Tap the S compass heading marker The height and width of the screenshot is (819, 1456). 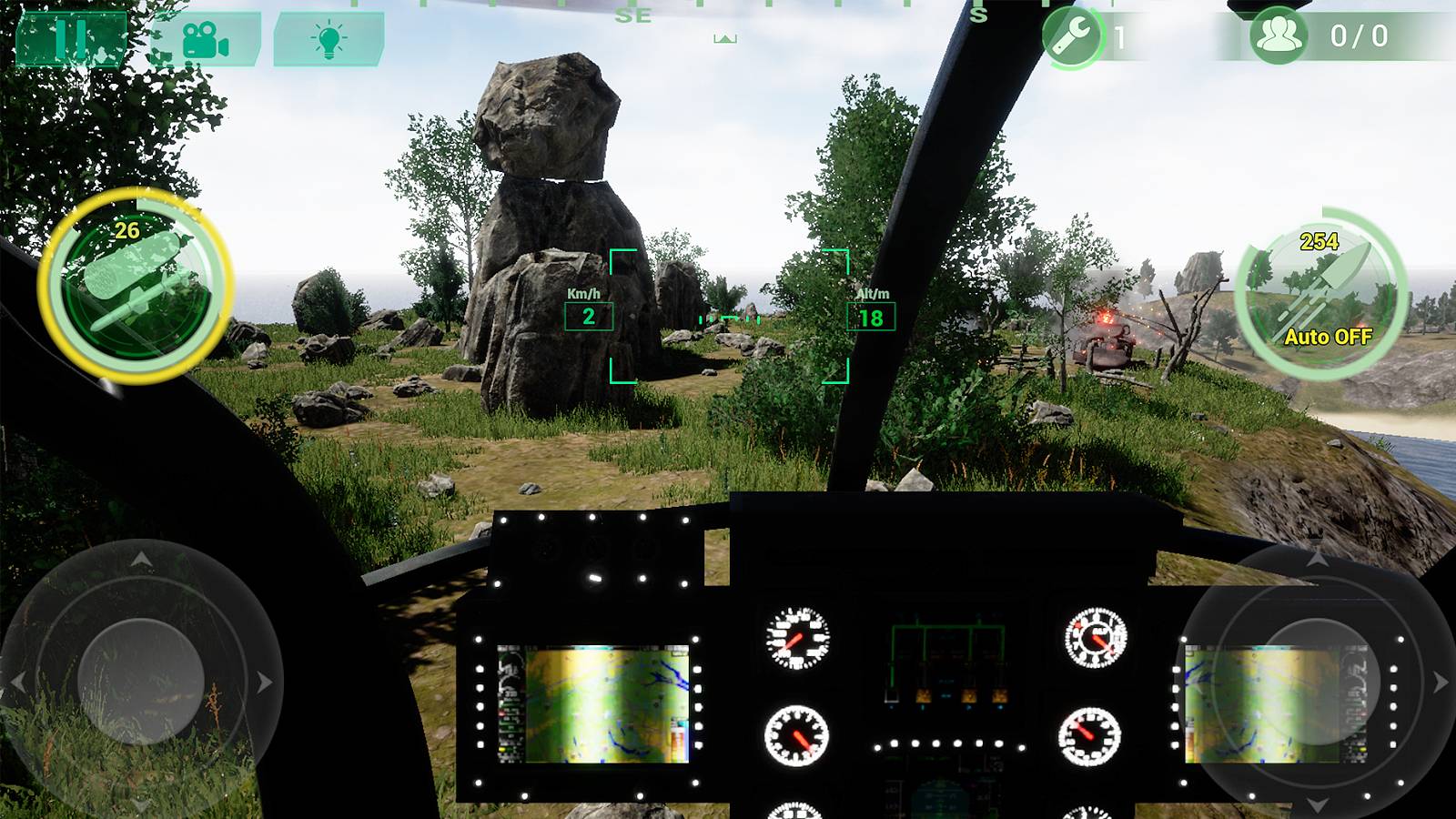pos(979,15)
